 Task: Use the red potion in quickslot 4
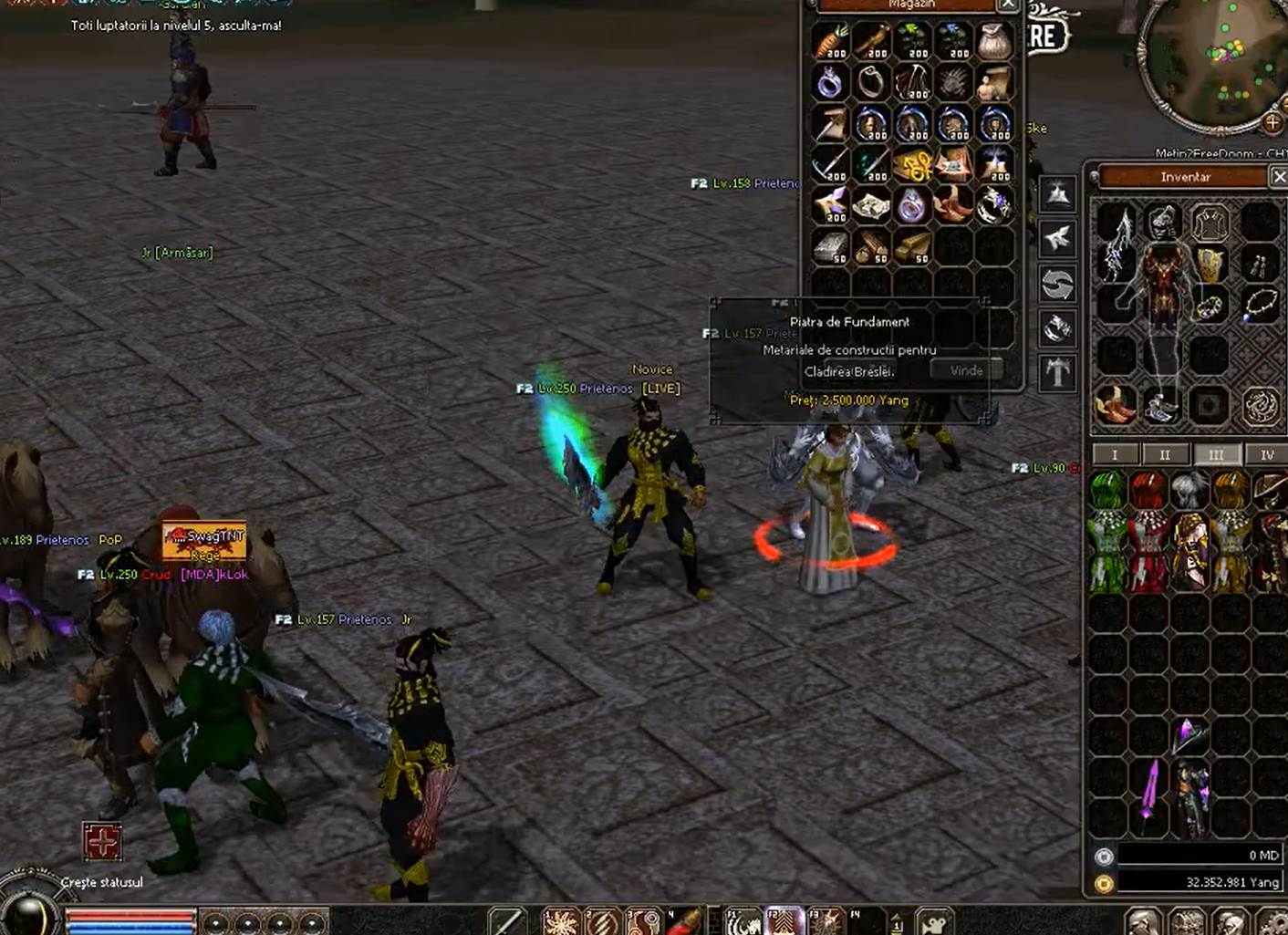tap(685, 921)
